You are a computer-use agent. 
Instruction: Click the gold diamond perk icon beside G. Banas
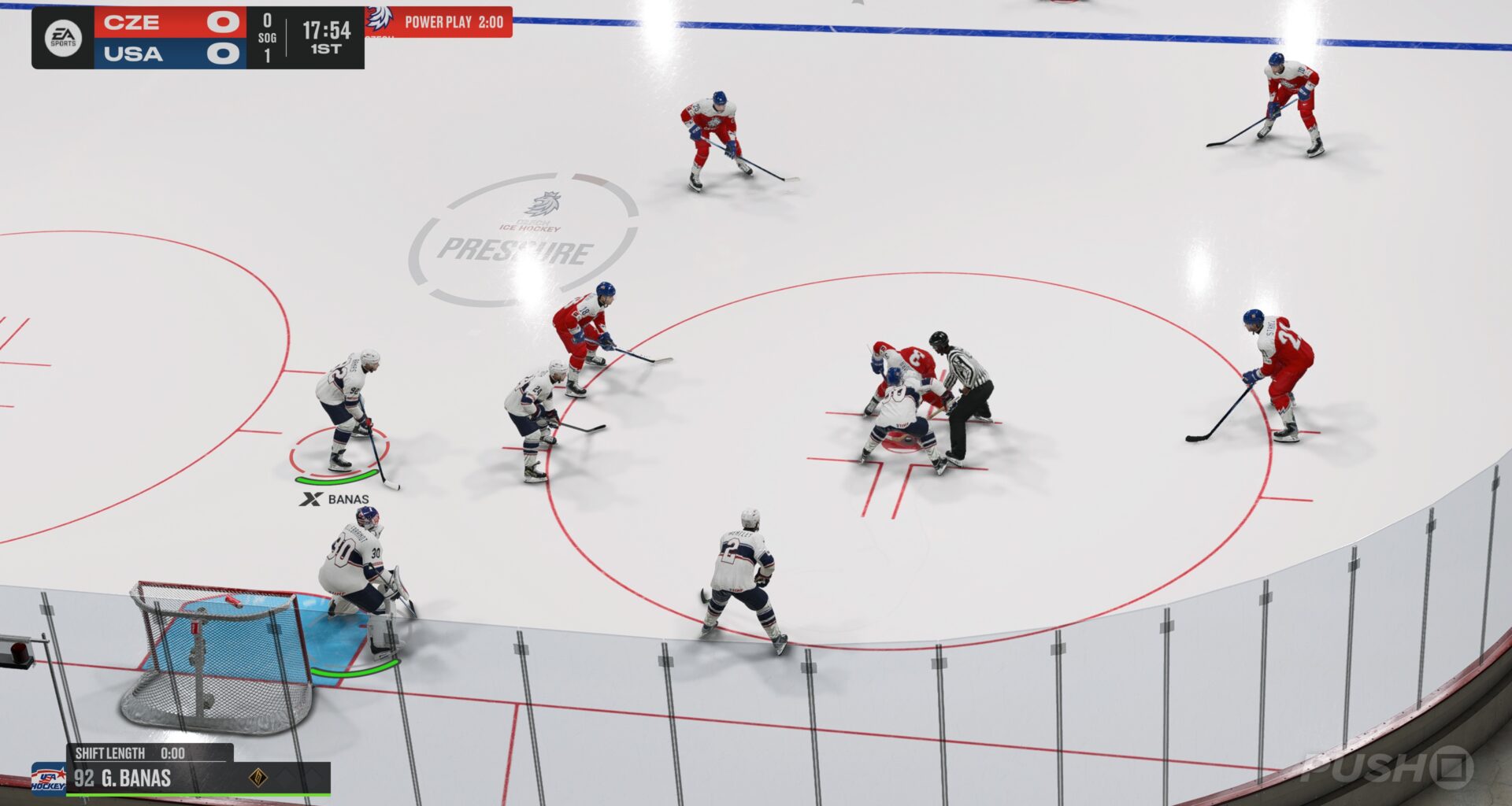pyautogui.click(x=258, y=777)
